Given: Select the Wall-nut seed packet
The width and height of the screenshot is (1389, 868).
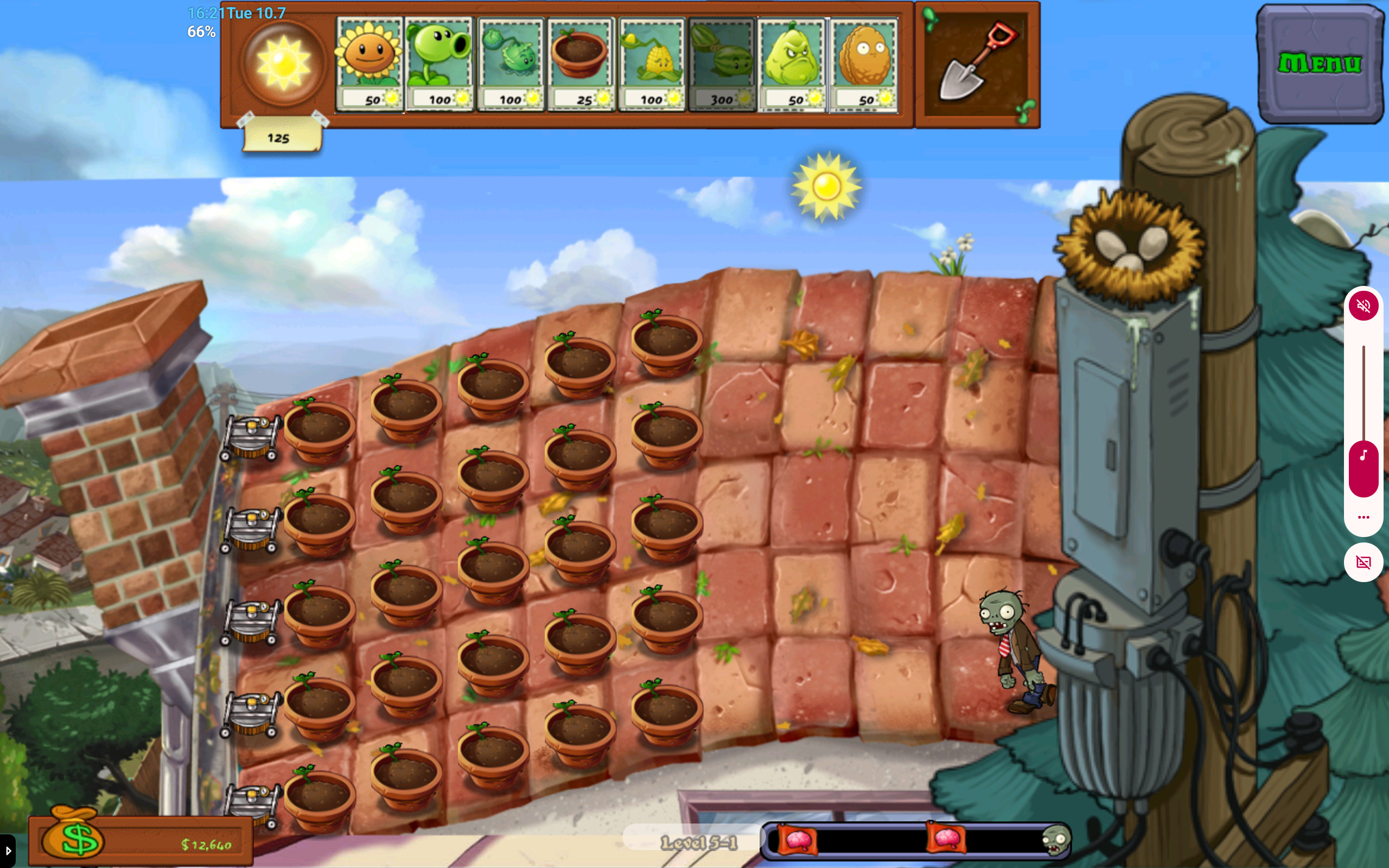Looking at the screenshot, I should click(x=864, y=63).
